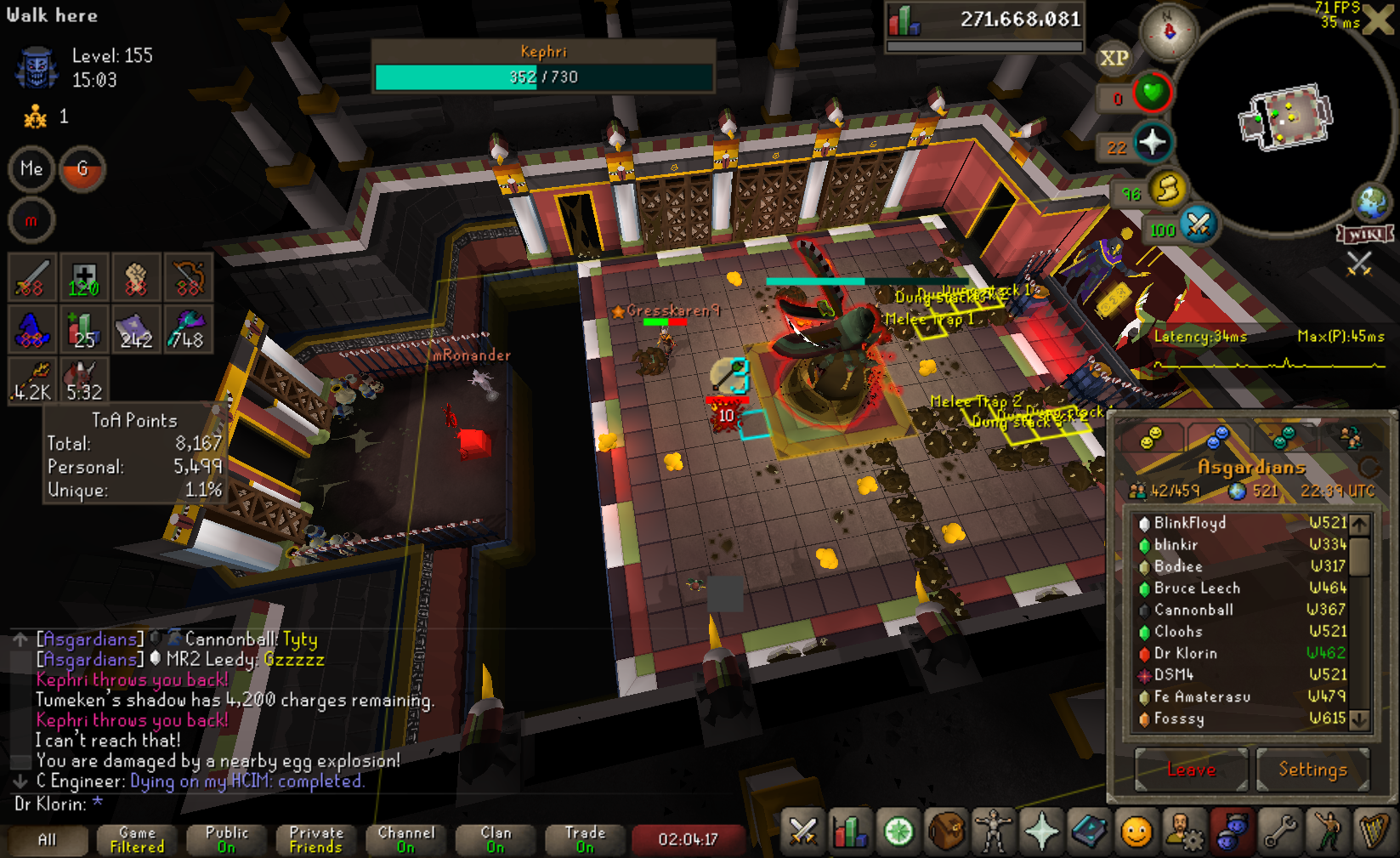1400x858 pixels.
Task: Choose the Clan chat tab
Action: tap(496, 839)
